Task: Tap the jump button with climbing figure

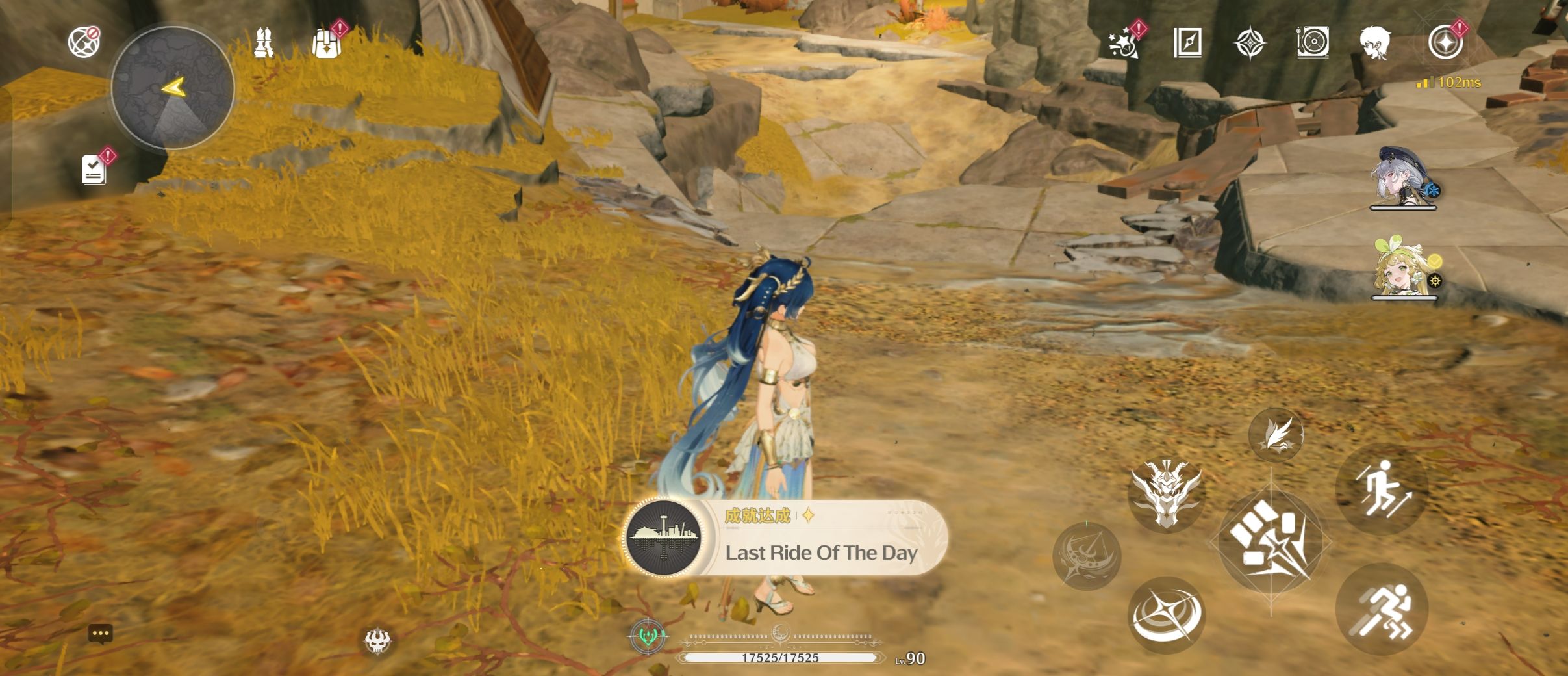Action: point(1382,489)
